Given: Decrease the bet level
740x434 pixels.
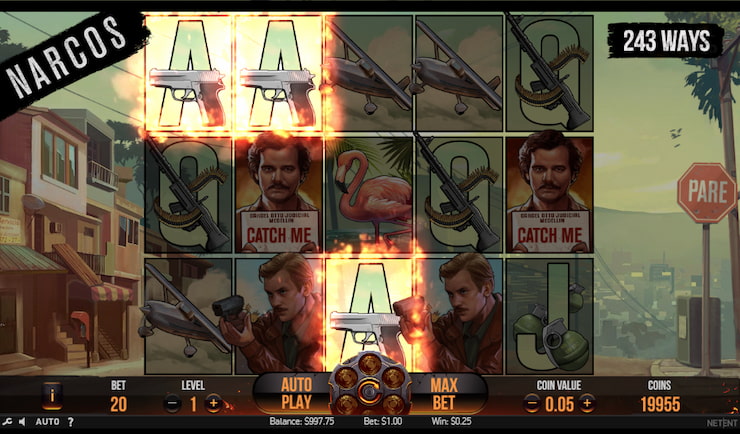Looking at the screenshot, I should [x=172, y=404].
